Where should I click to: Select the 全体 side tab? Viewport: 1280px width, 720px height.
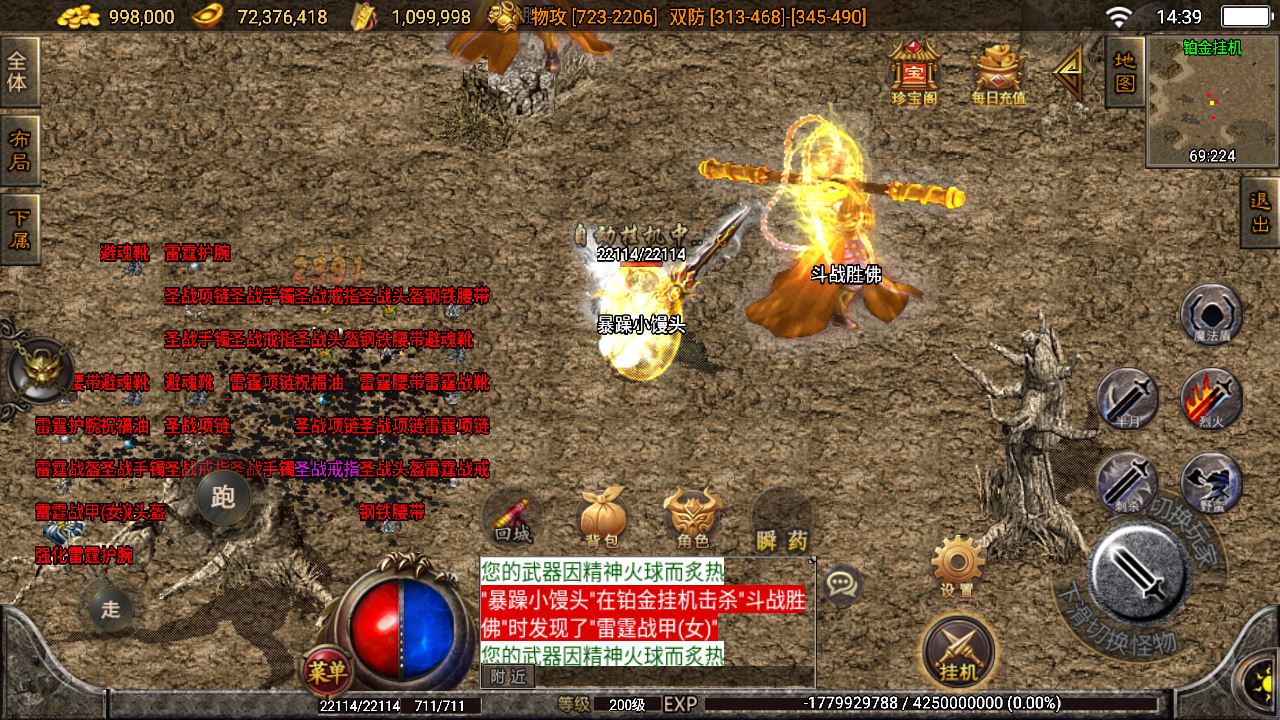pyautogui.click(x=18, y=72)
